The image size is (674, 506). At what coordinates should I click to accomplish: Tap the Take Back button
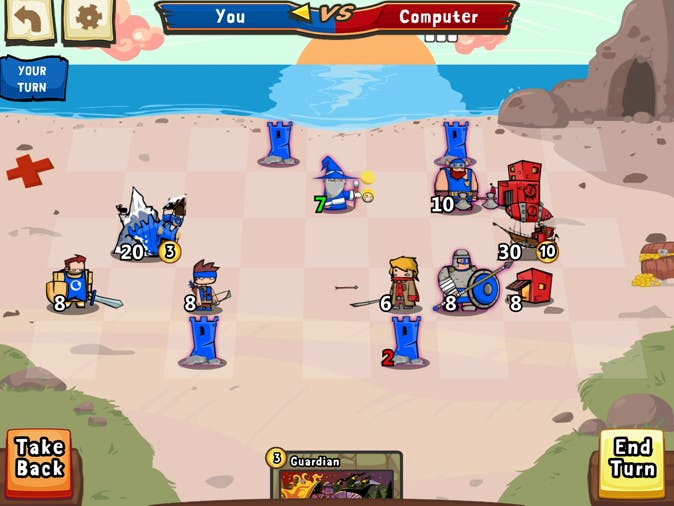(x=40, y=462)
